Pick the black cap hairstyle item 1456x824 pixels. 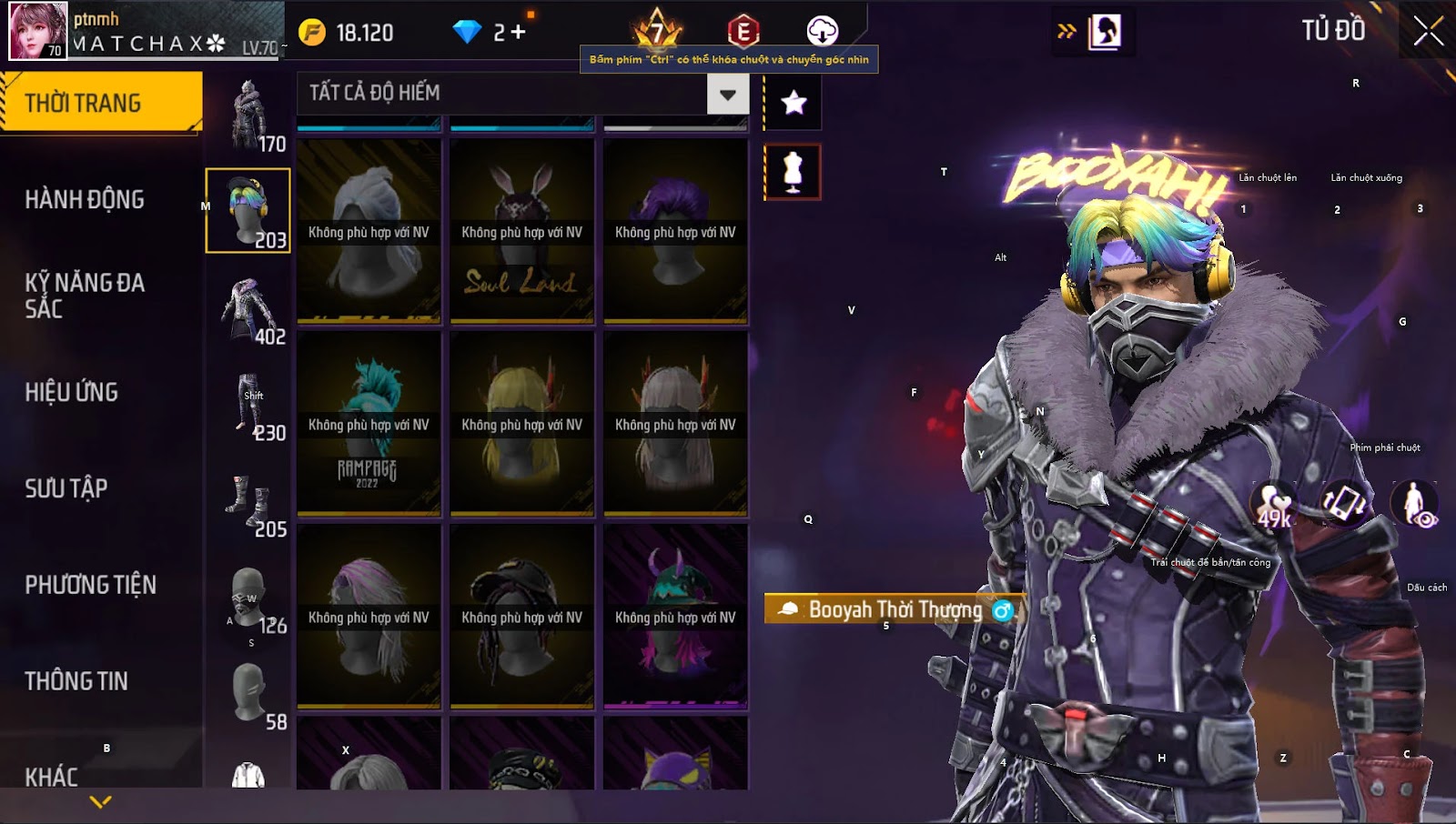pos(521,617)
